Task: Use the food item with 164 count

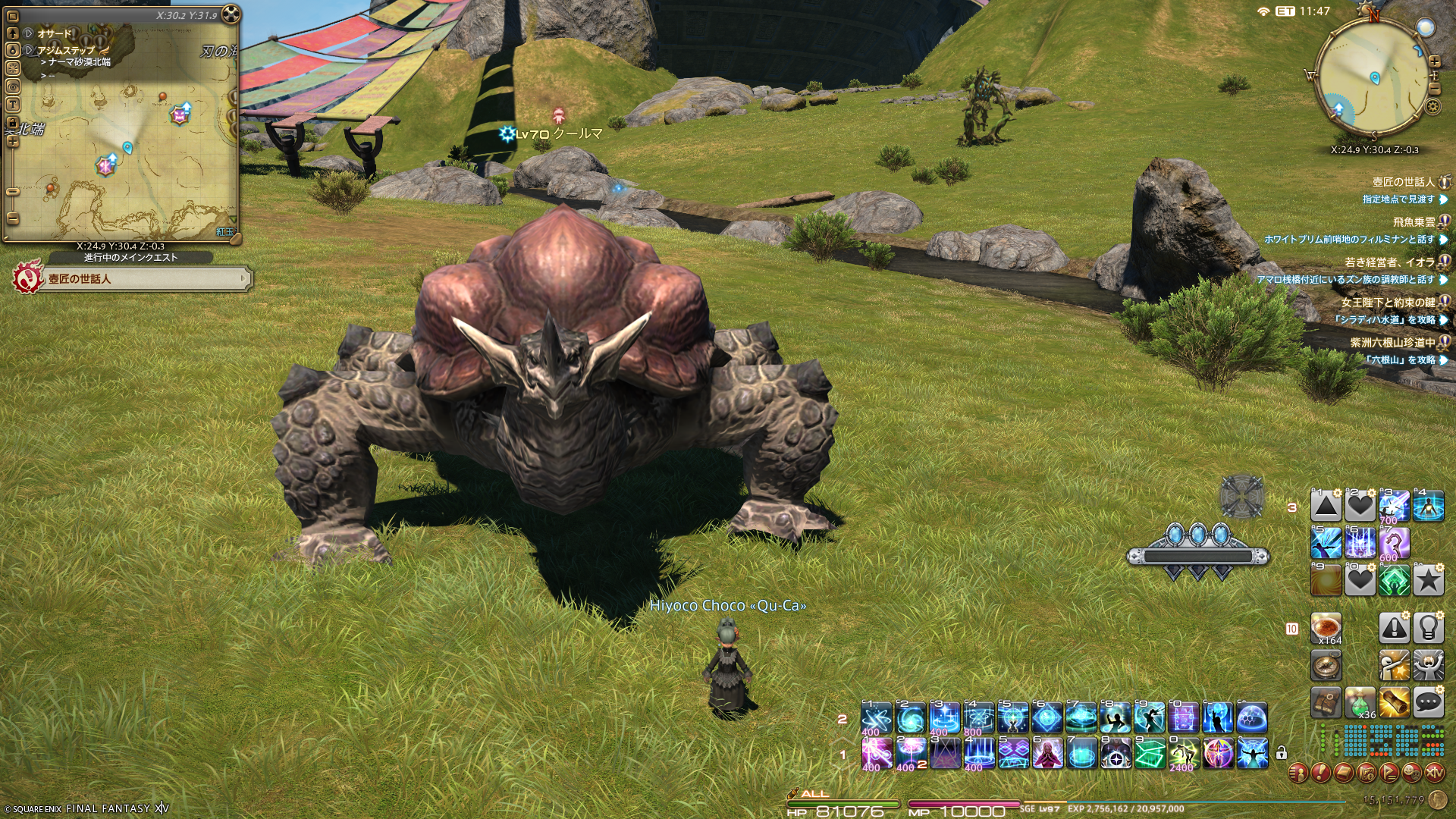Action: point(1326,629)
